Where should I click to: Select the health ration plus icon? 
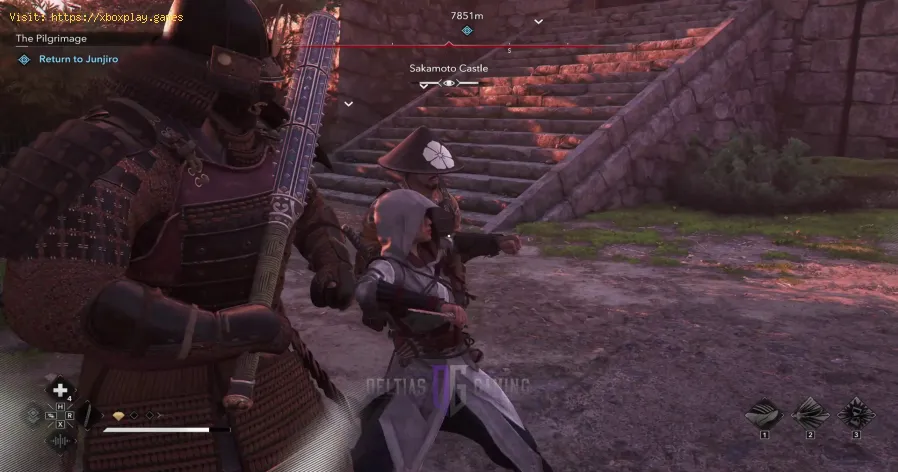61,389
